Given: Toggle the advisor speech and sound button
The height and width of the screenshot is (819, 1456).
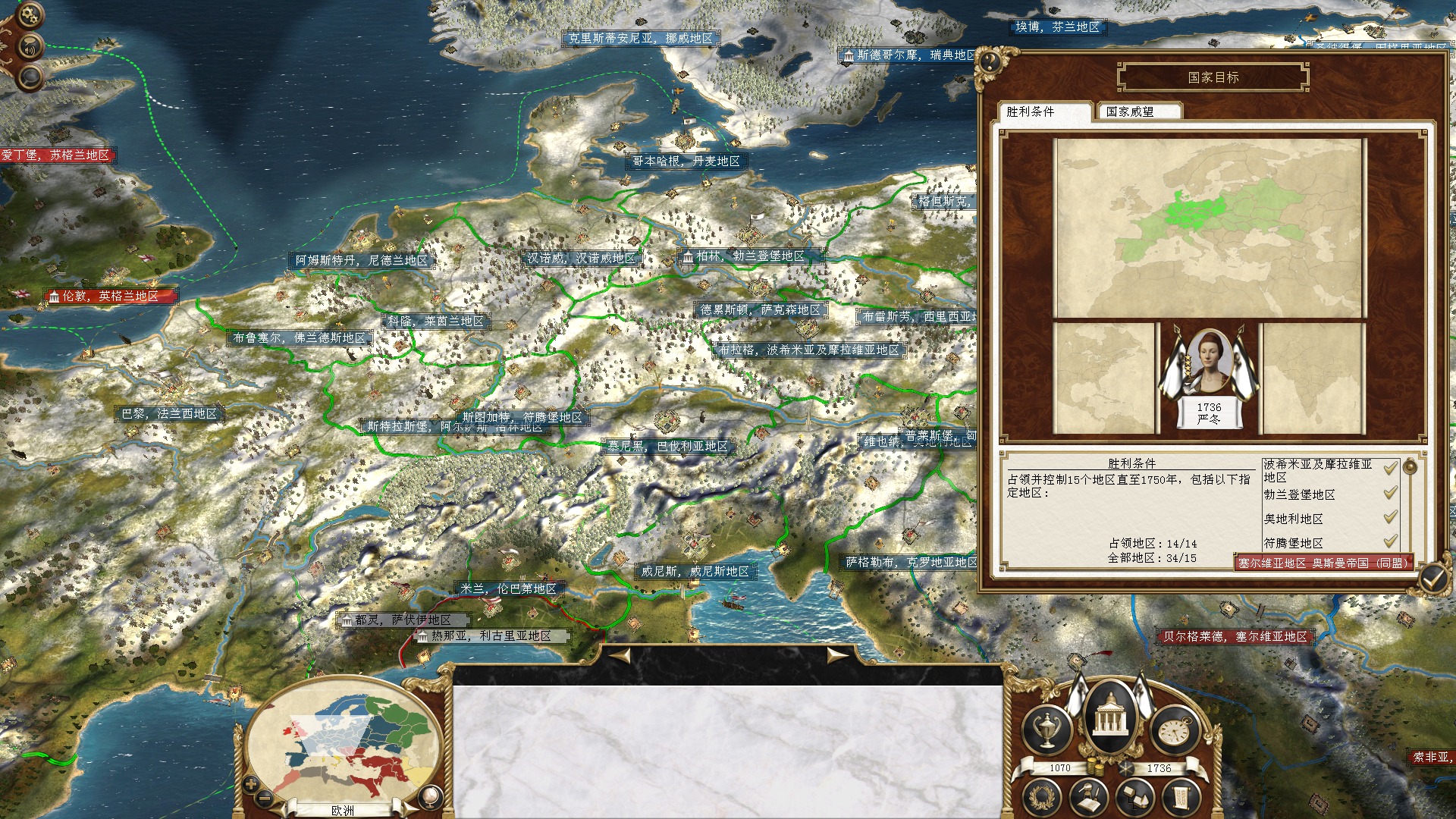Looking at the screenshot, I should (30, 47).
